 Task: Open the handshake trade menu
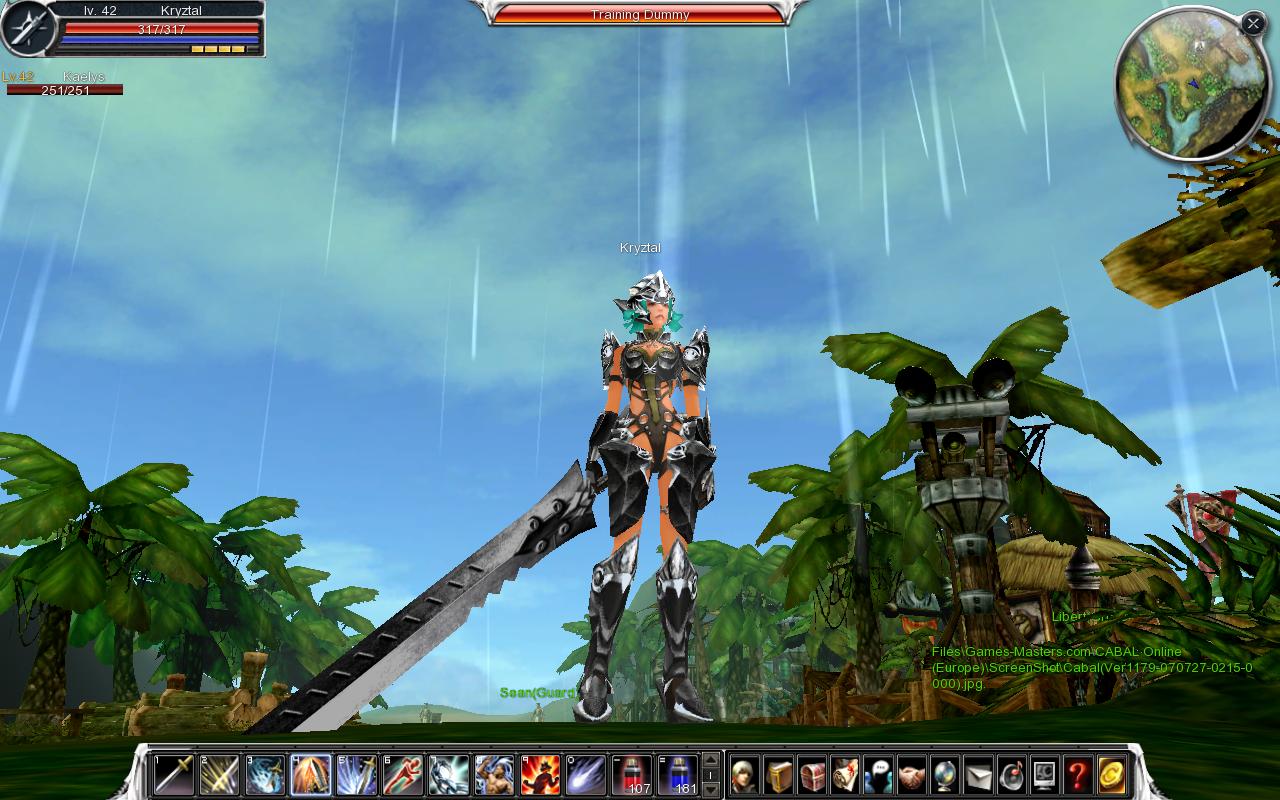click(911, 775)
